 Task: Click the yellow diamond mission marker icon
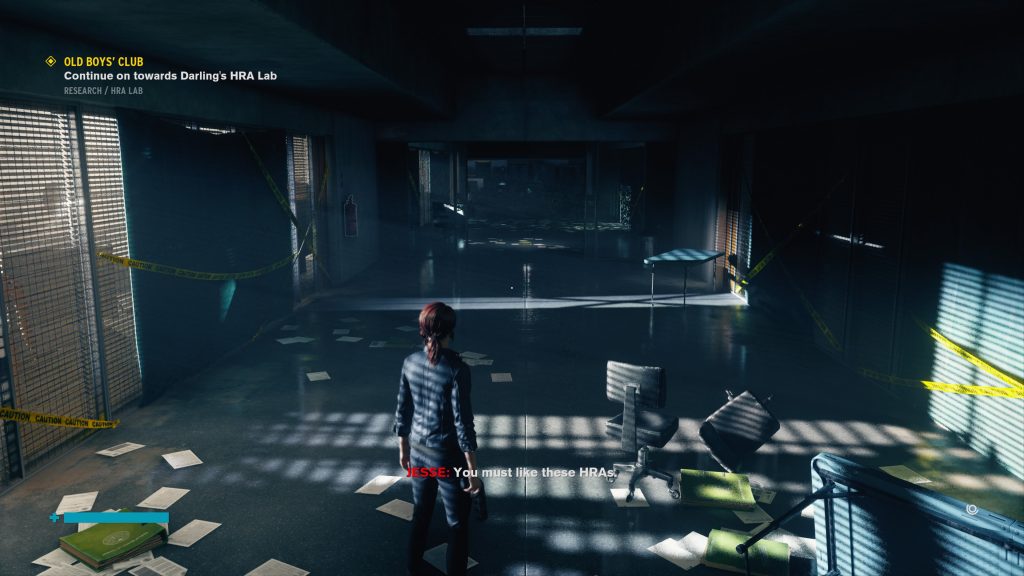[x=51, y=62]
